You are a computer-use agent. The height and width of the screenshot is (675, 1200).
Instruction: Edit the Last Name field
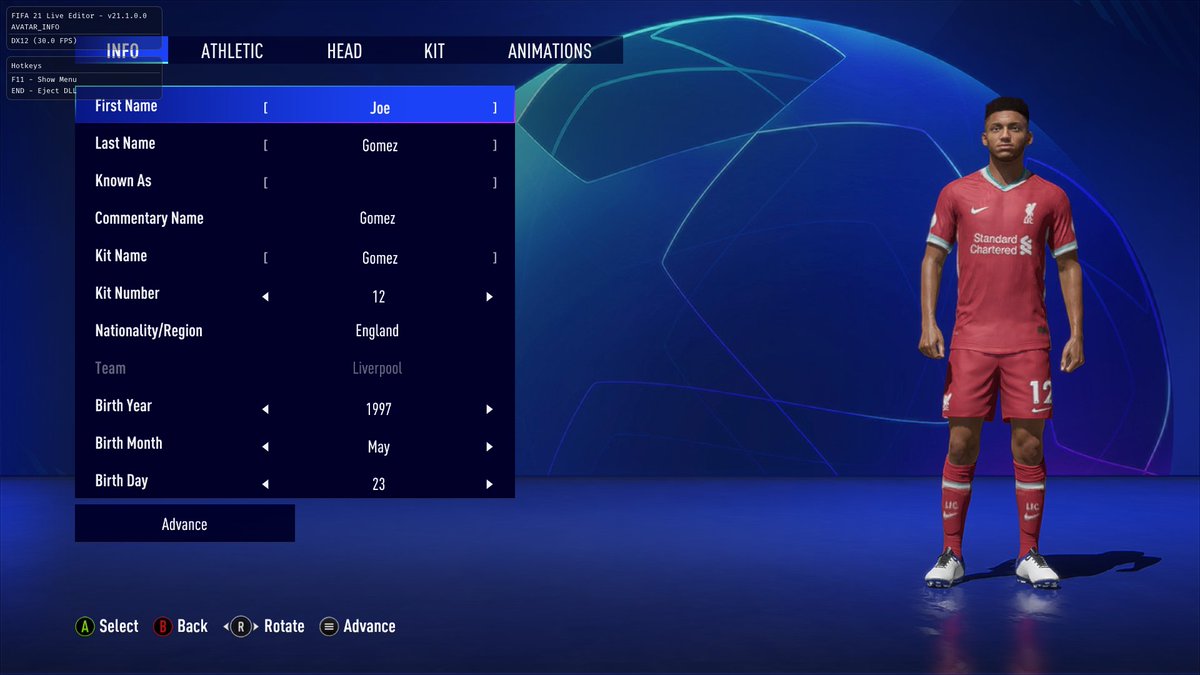(x=380, y=146)
